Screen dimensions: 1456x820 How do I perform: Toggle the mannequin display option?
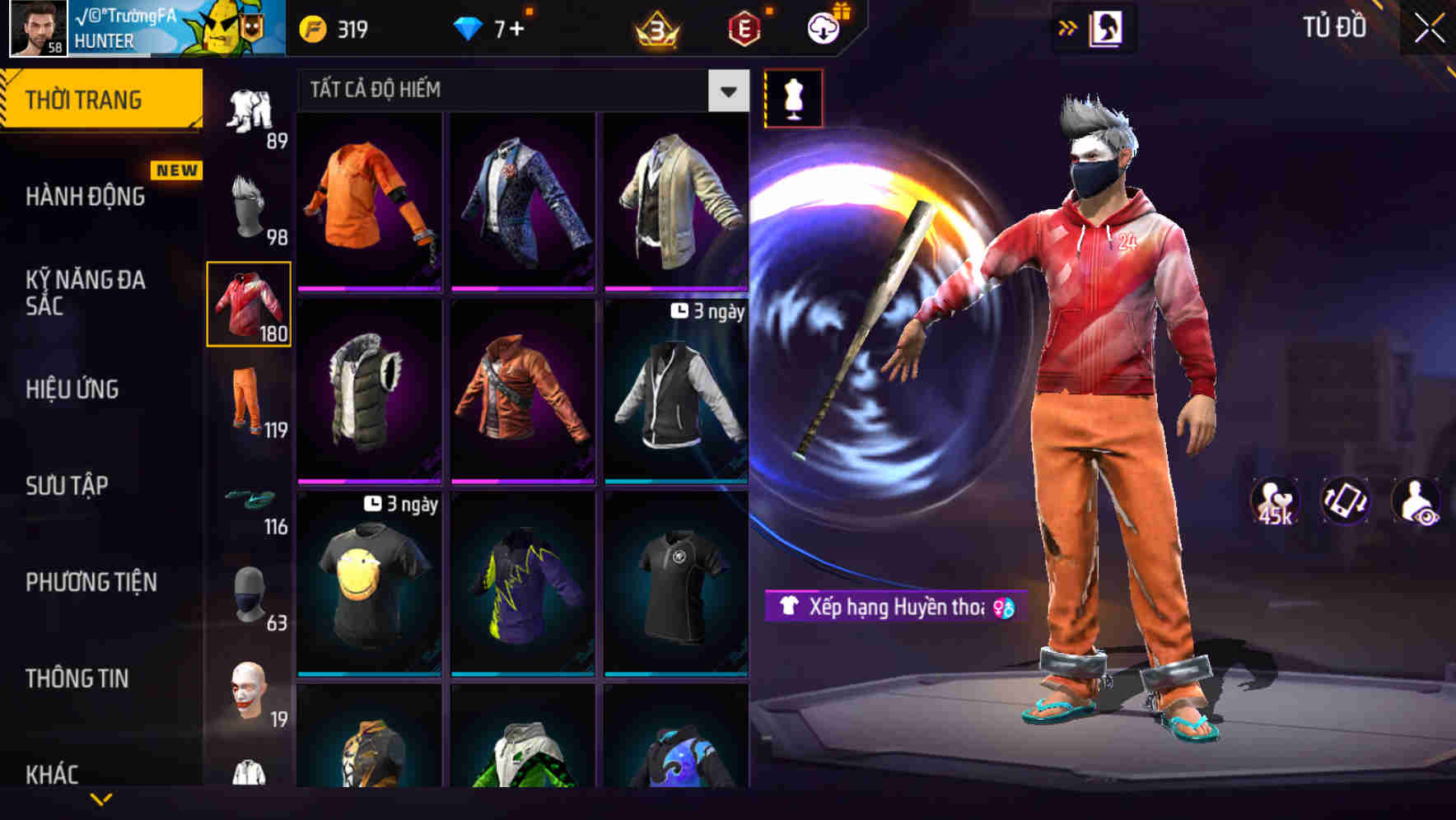coord(792,98)
